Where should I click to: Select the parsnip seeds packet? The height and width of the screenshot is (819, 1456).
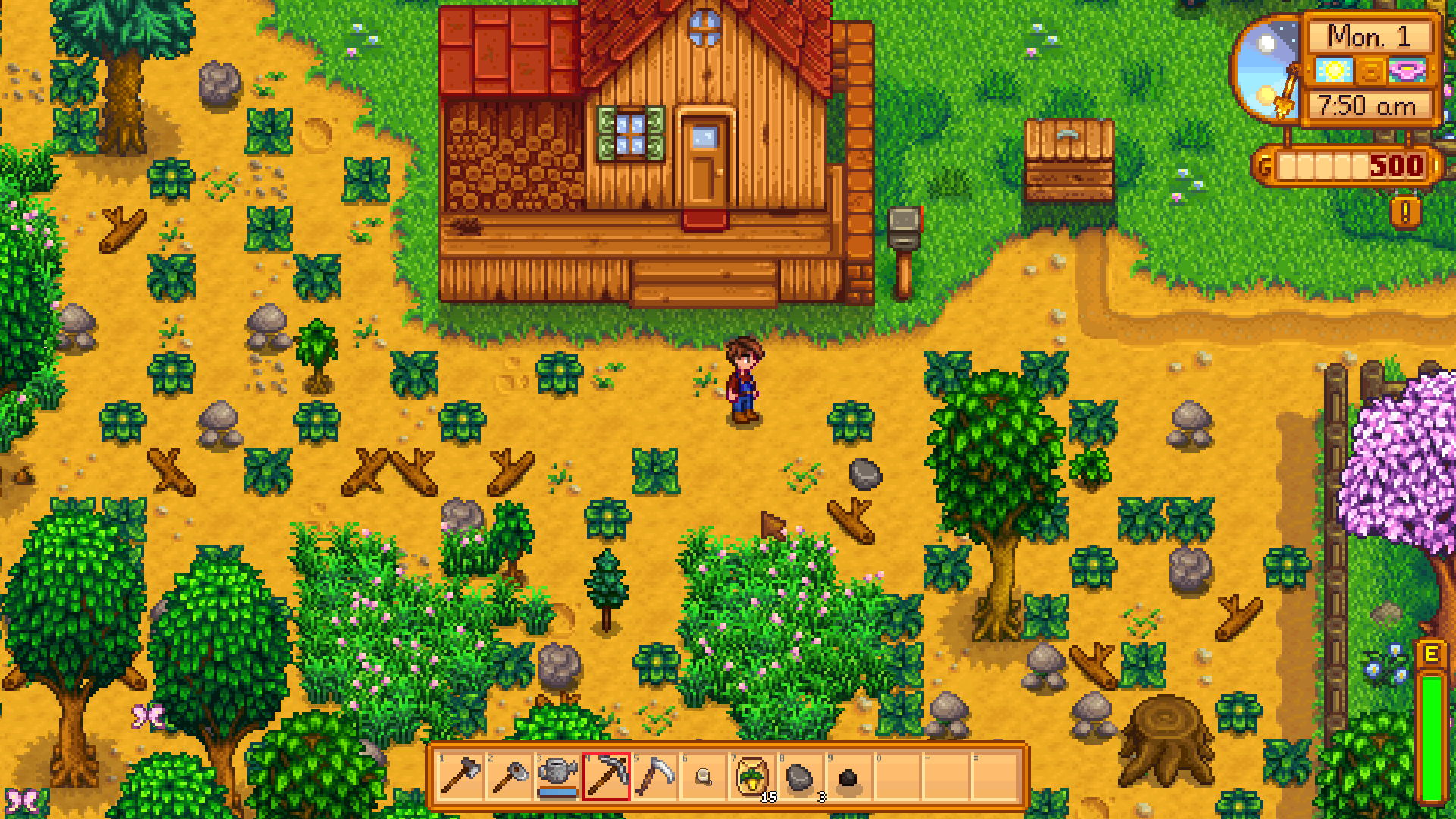[x=752, y=777]
